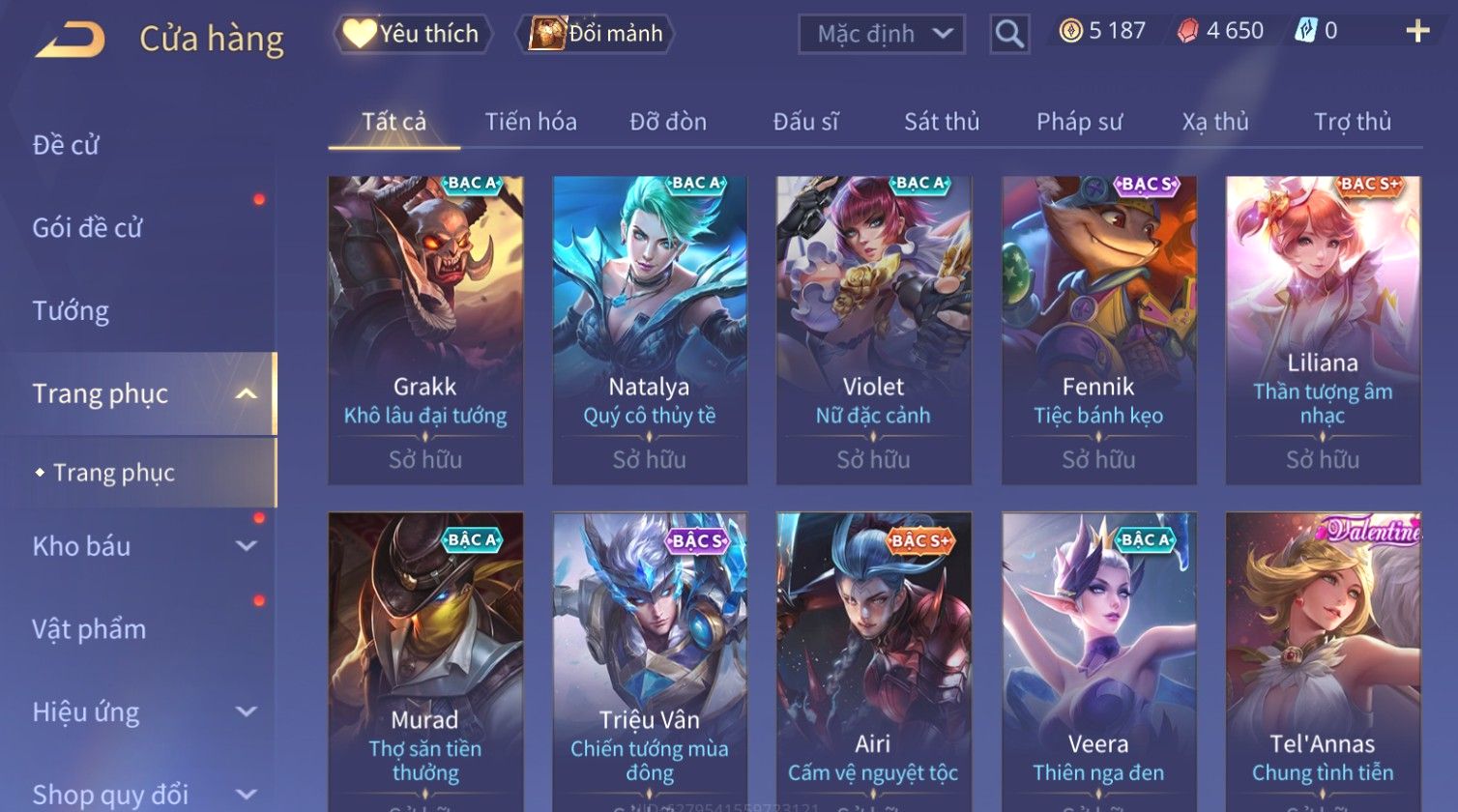Switch to the Tiến hóa tab
Screen dimensions: 1458x812
[531, 122]
